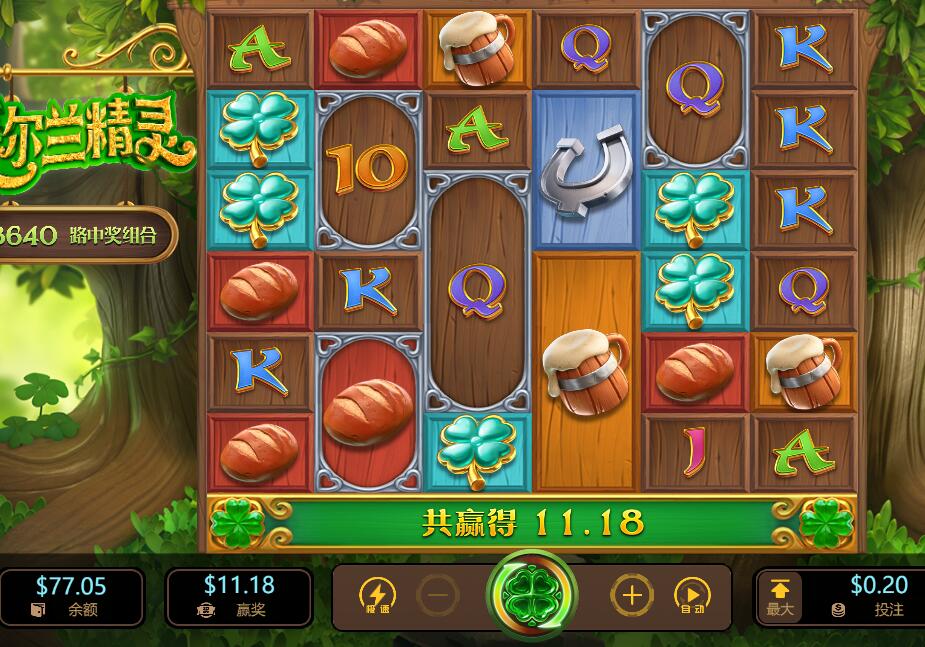Spin the reels with the green clover button

(531, 596)
